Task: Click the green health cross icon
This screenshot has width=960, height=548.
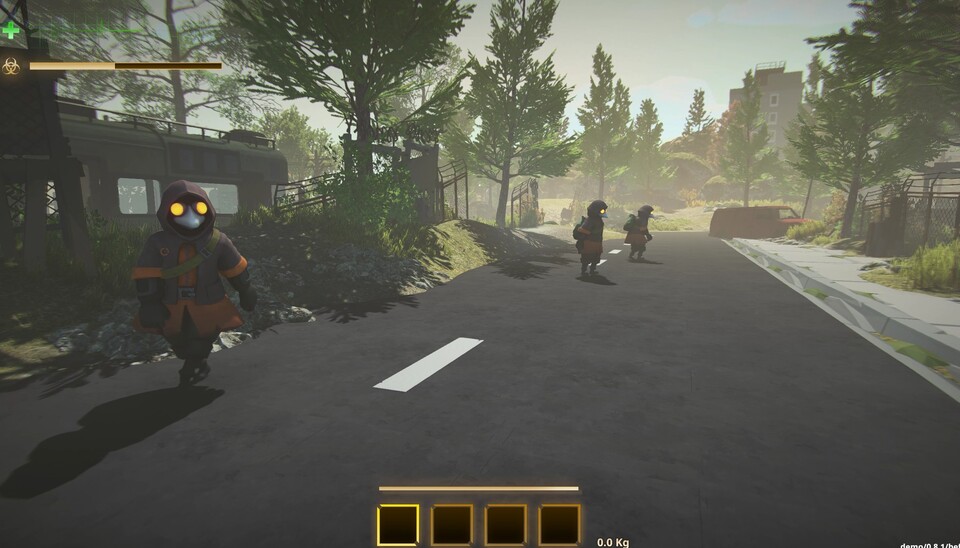Action: point(11,30)
